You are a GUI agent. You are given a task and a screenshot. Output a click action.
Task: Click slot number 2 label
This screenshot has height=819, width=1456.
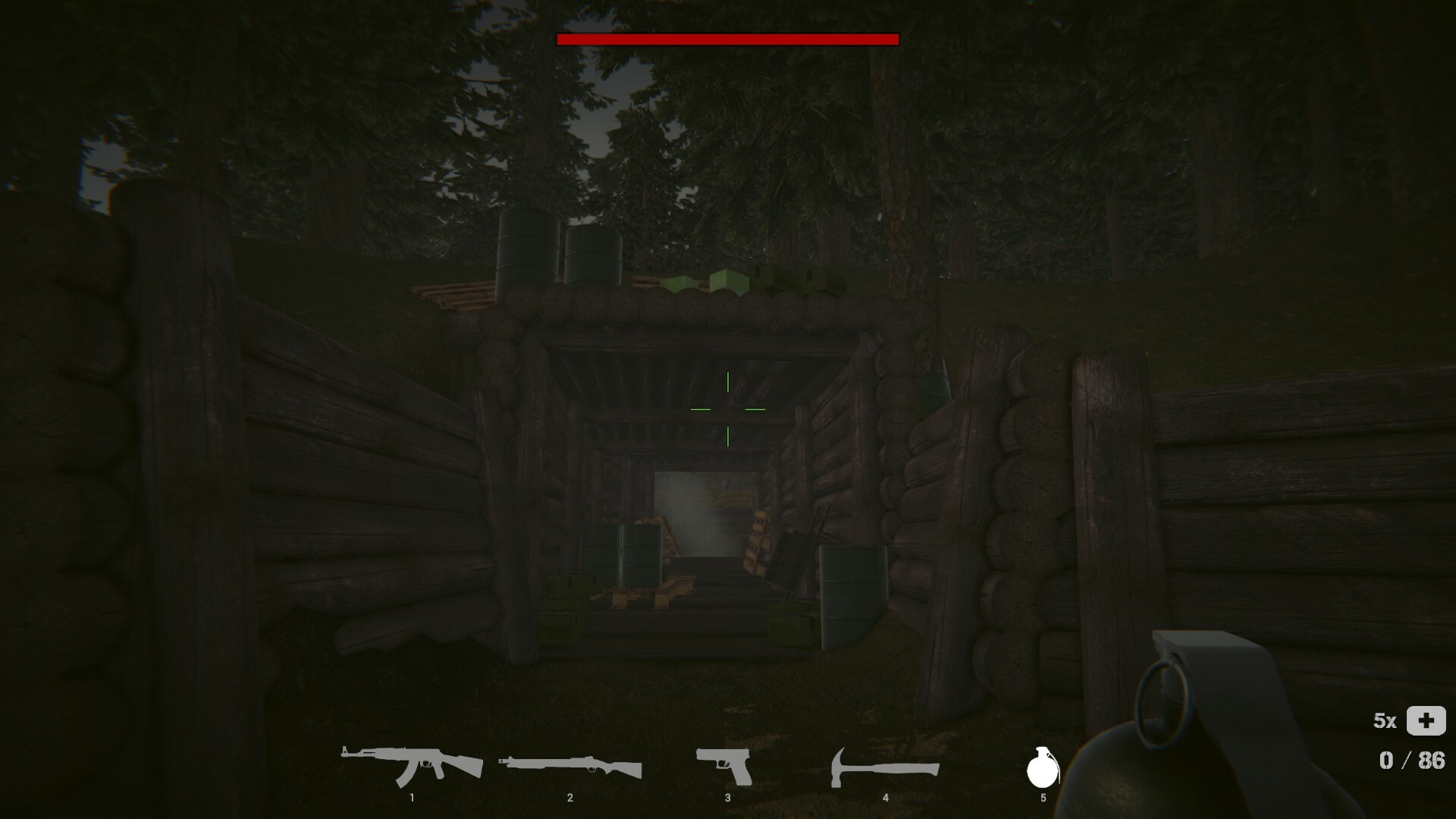pos(570,797)
